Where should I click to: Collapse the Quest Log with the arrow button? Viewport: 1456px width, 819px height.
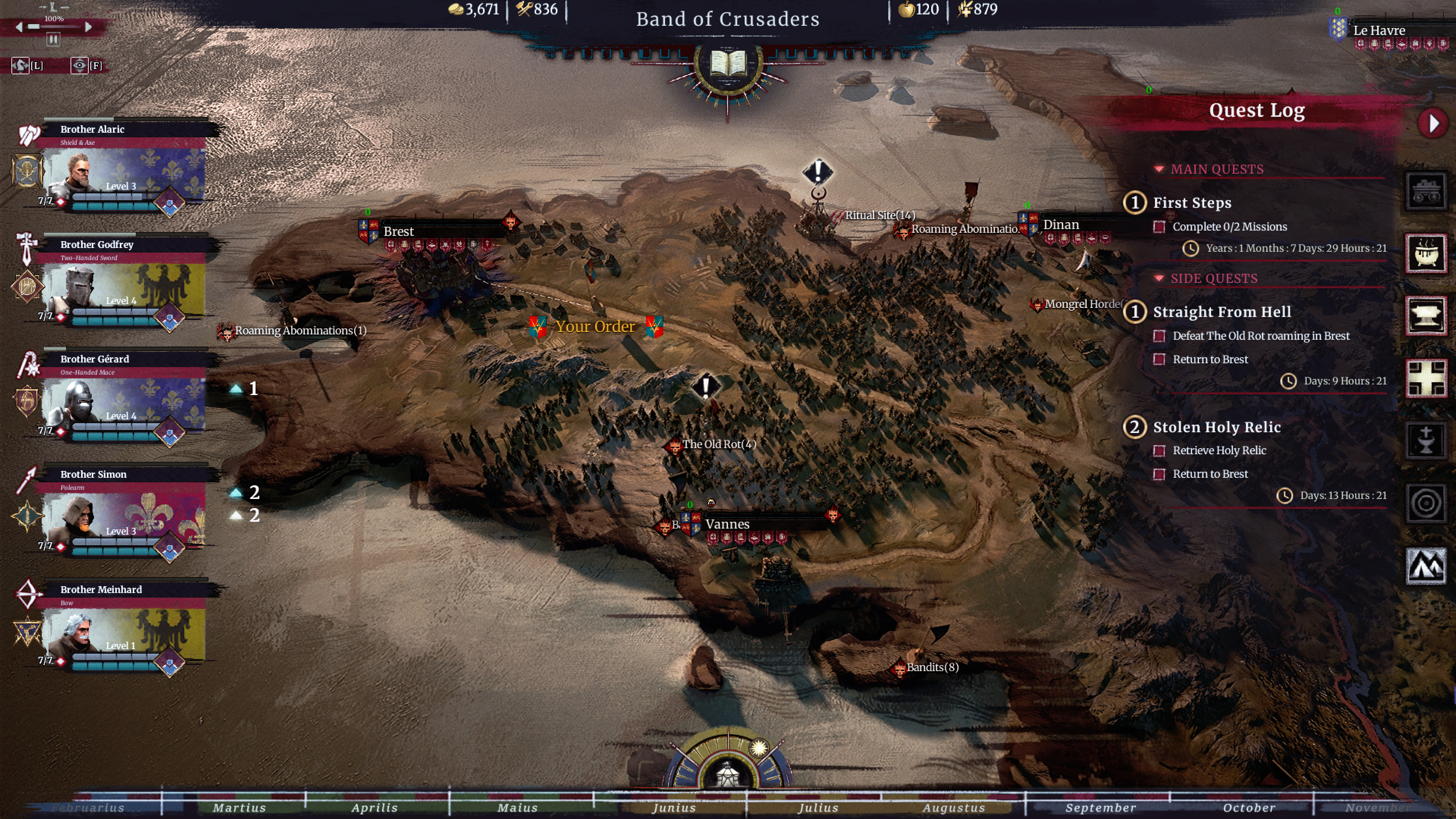1433,123
